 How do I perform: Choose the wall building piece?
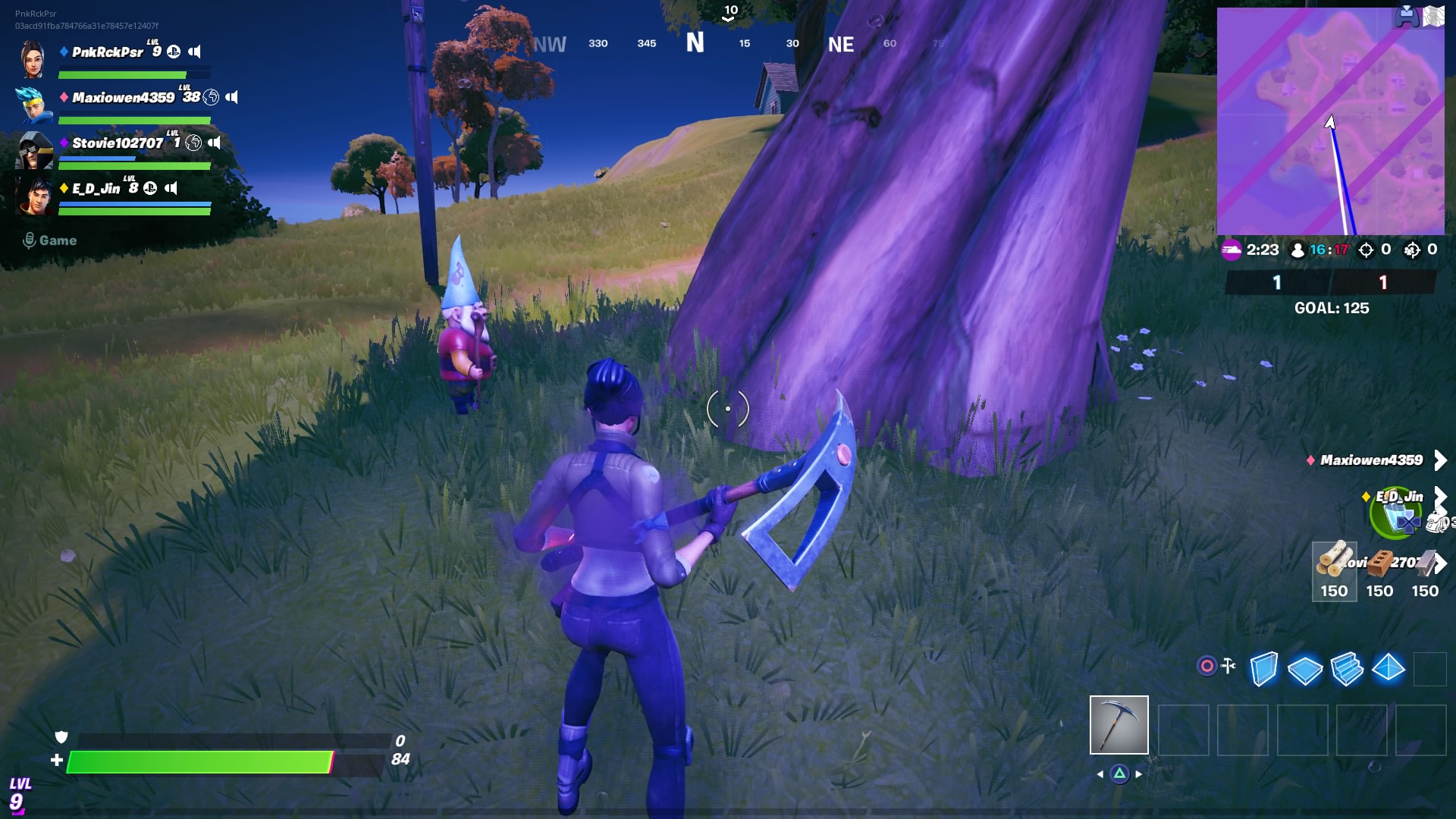click(1263, 669)
